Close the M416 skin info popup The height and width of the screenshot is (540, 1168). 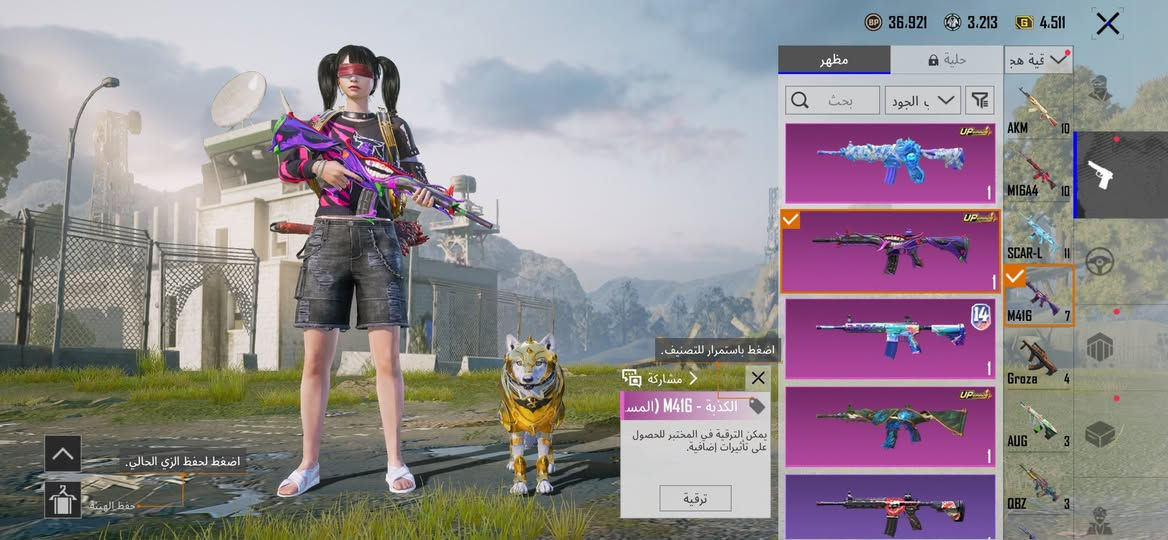pyautogui.click(x=758, y=378)
